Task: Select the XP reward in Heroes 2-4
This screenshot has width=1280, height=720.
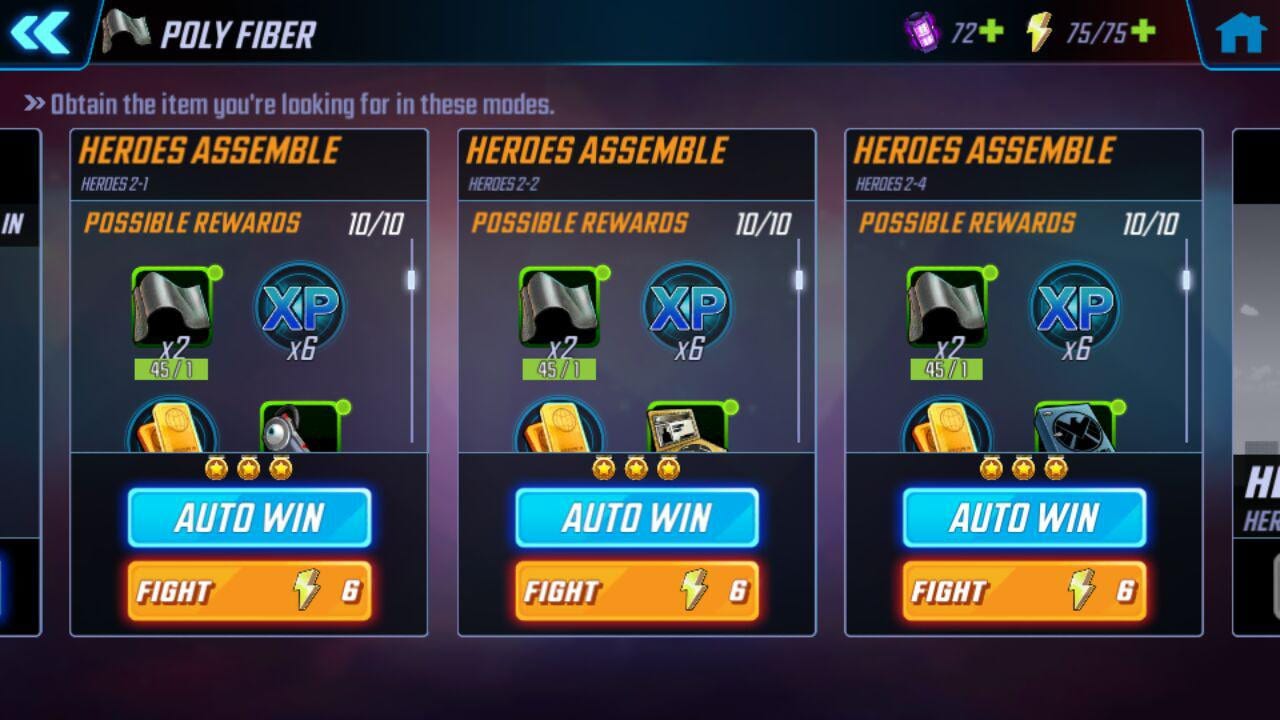Action: click(x=1075, y=307)
